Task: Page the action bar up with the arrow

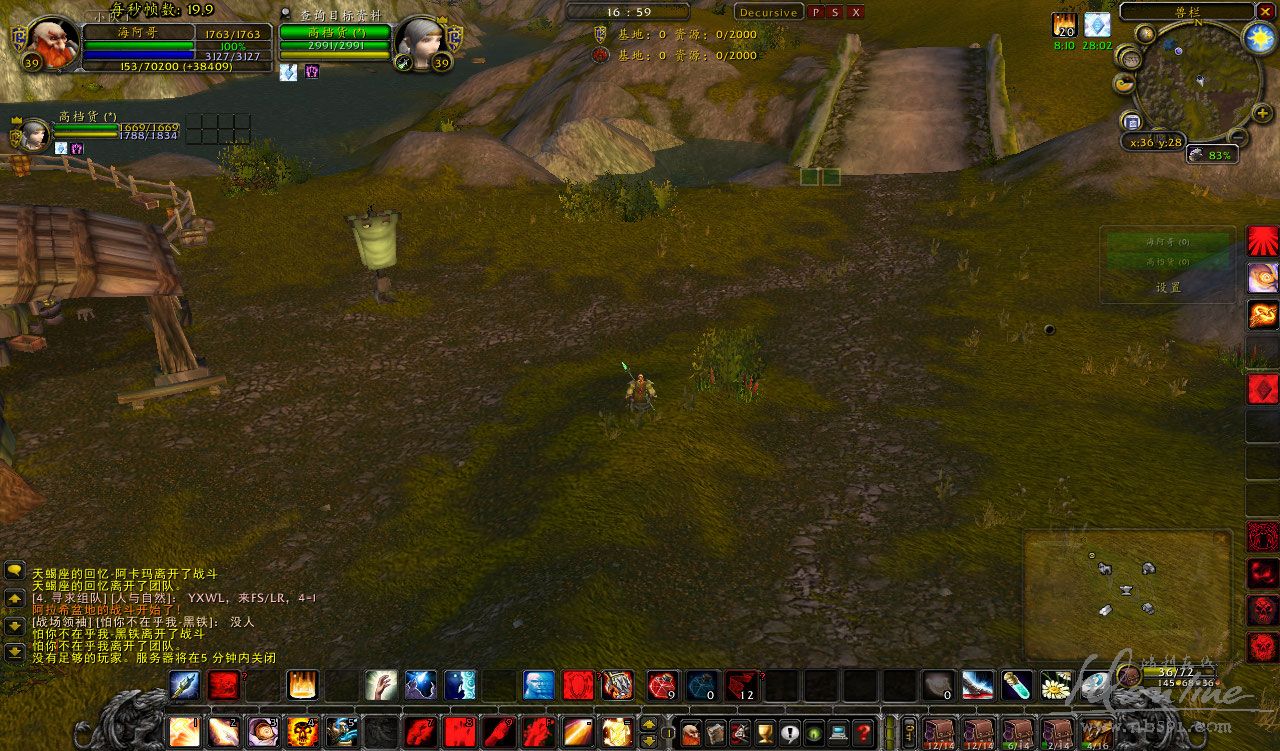Action: [650, 724]
